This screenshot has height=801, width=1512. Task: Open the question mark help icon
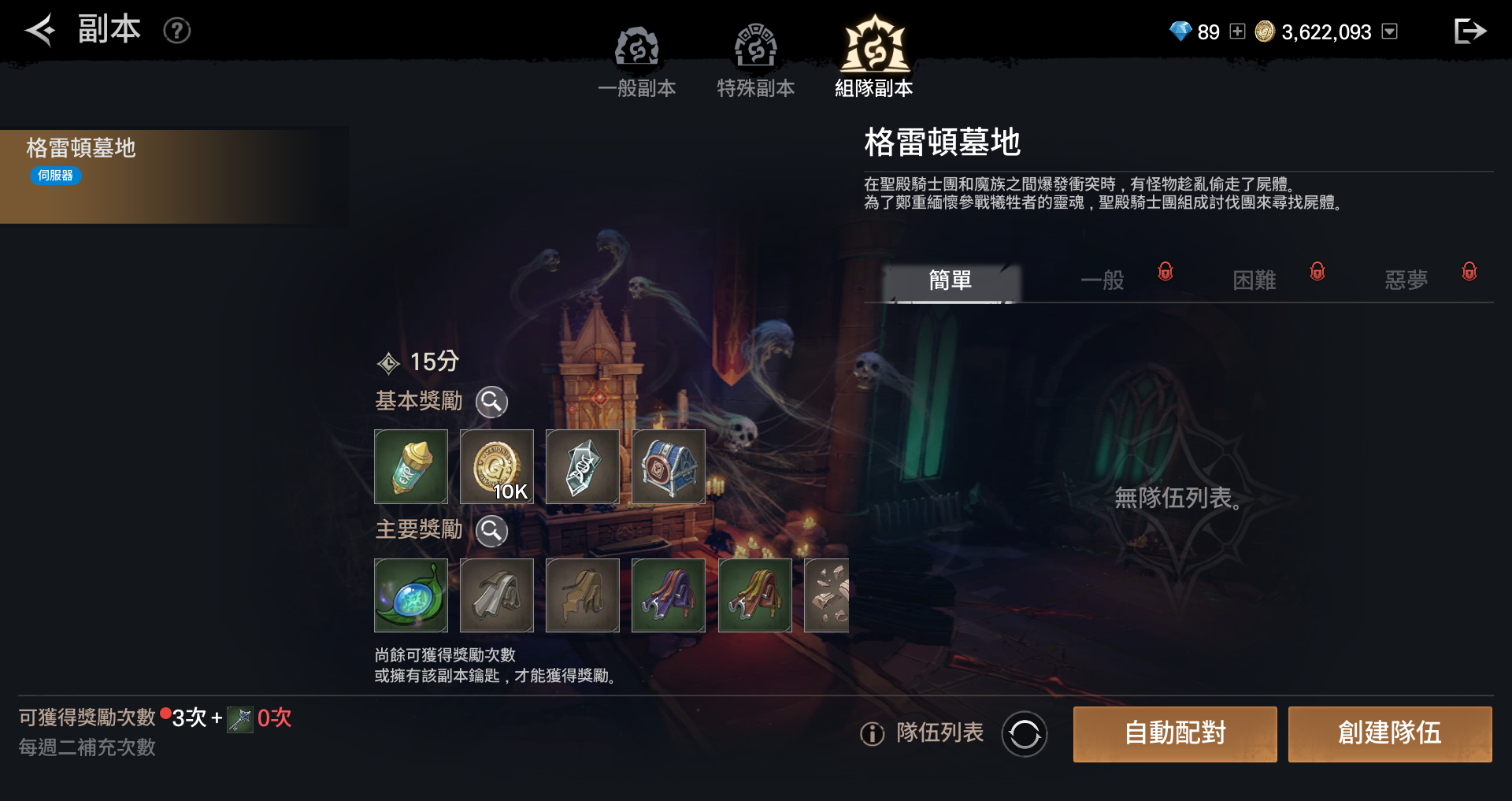(176, 31)
